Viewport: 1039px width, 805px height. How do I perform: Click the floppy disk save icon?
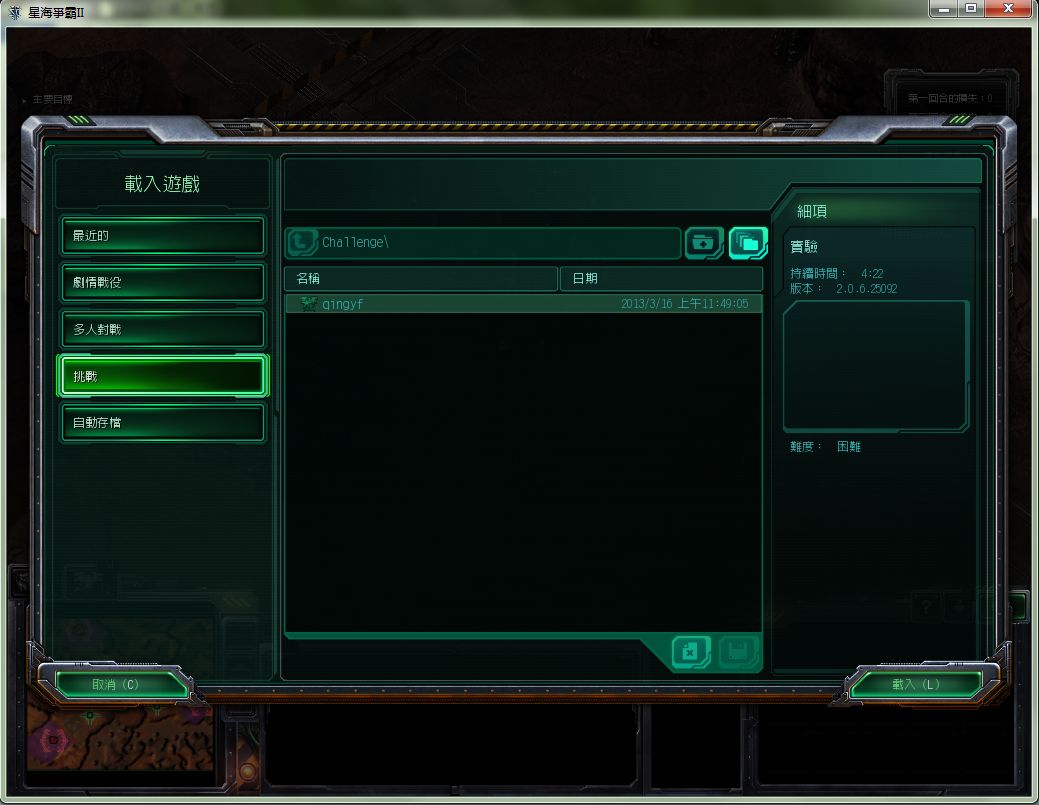click(739, 652)
